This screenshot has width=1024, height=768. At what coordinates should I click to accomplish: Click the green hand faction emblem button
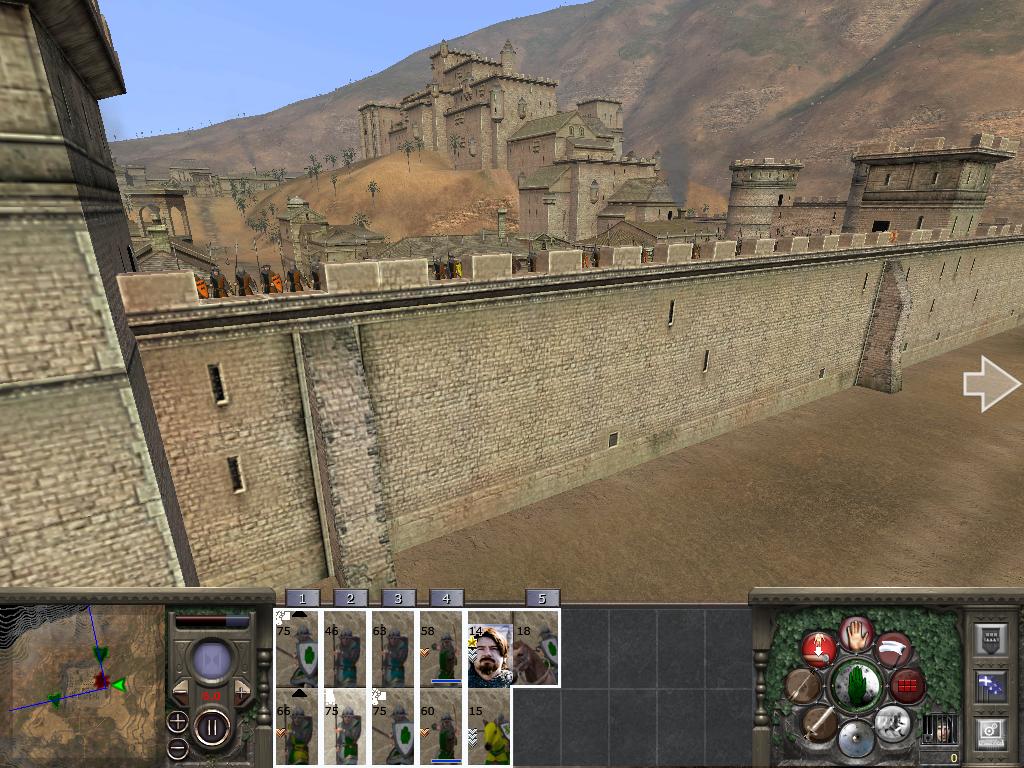tap(856, 686)
